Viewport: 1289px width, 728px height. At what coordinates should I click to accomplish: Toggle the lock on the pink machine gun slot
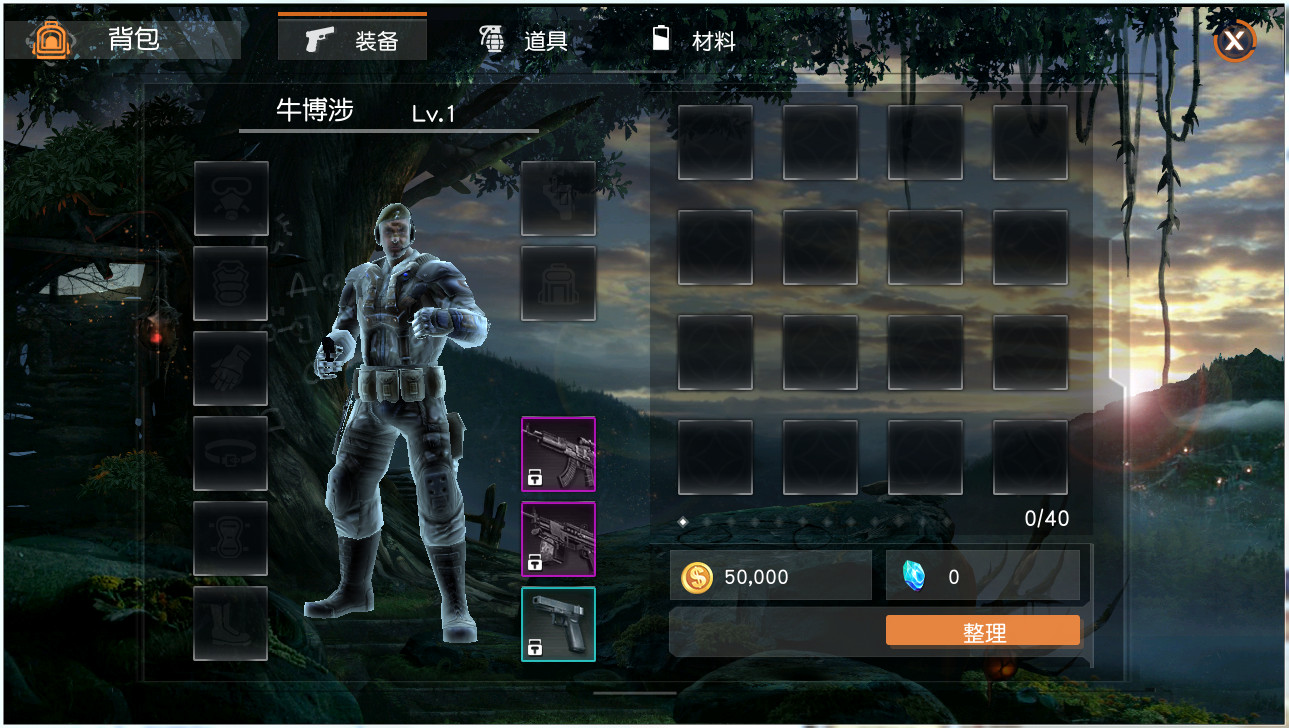(533, 563)
